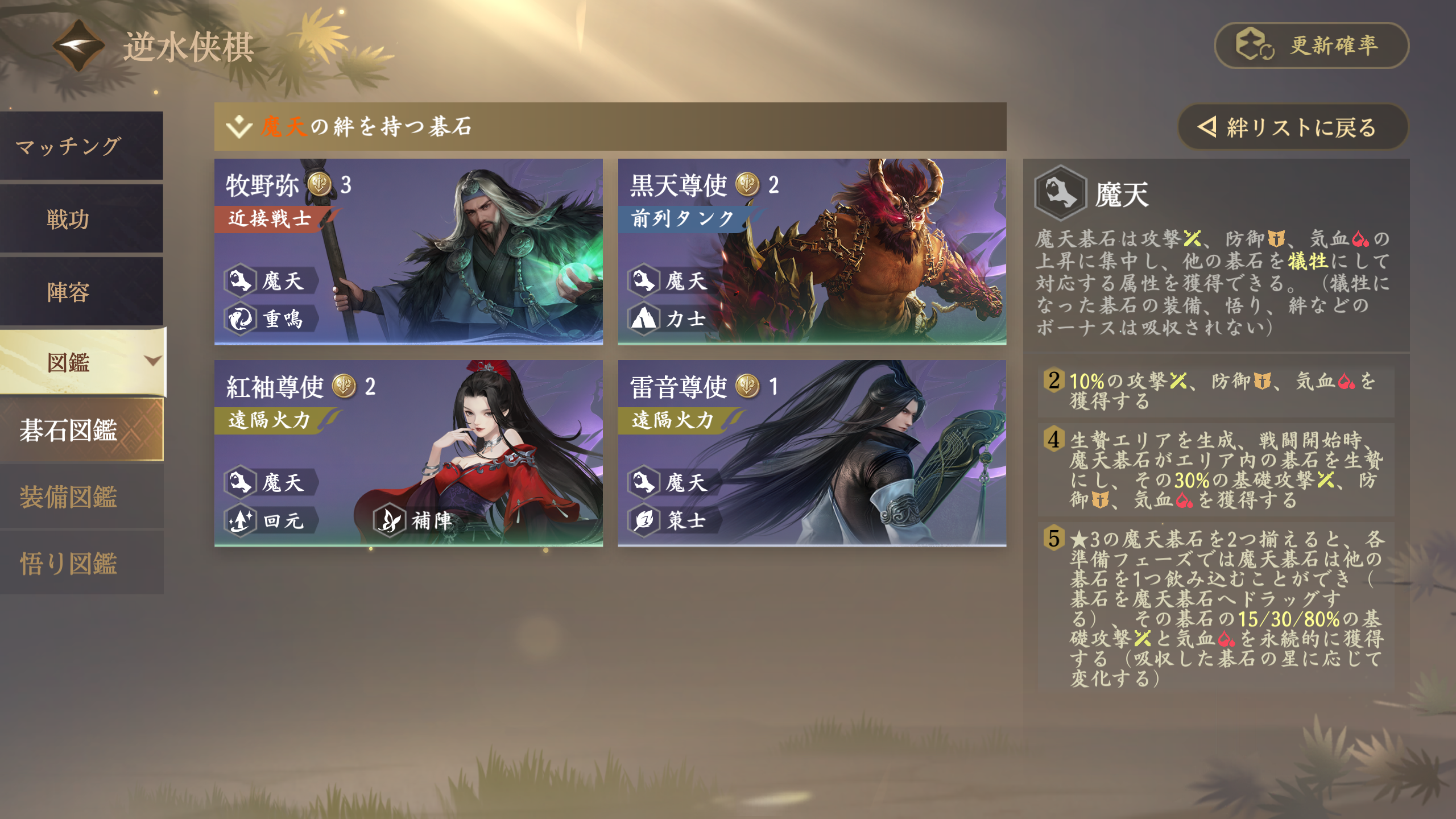This screenshot has width=1456, height=819.
Task: Tap the 回元 bond tag on 紅袖尊使
Action: tap(271, 520)
